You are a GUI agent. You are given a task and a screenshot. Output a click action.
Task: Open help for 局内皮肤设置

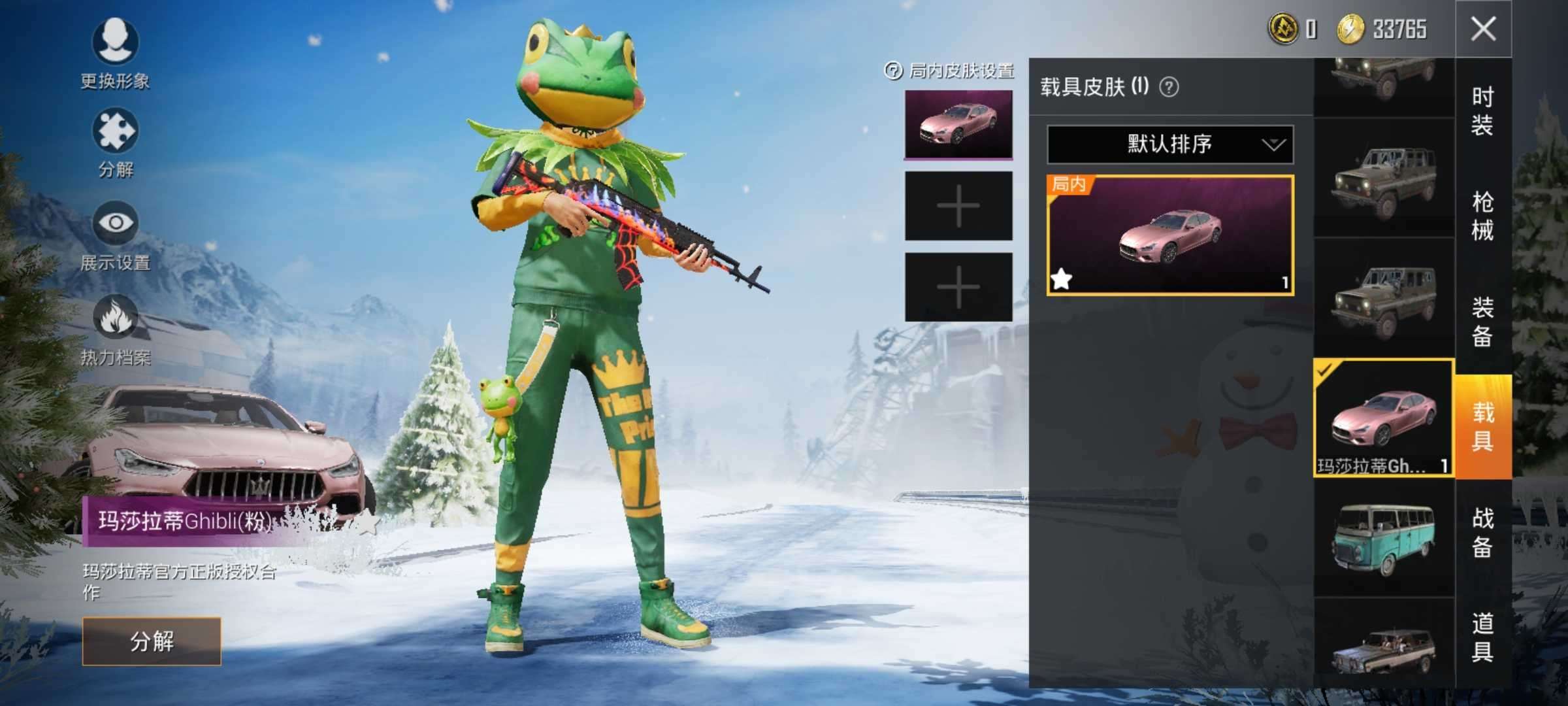[x=892, y=71]
